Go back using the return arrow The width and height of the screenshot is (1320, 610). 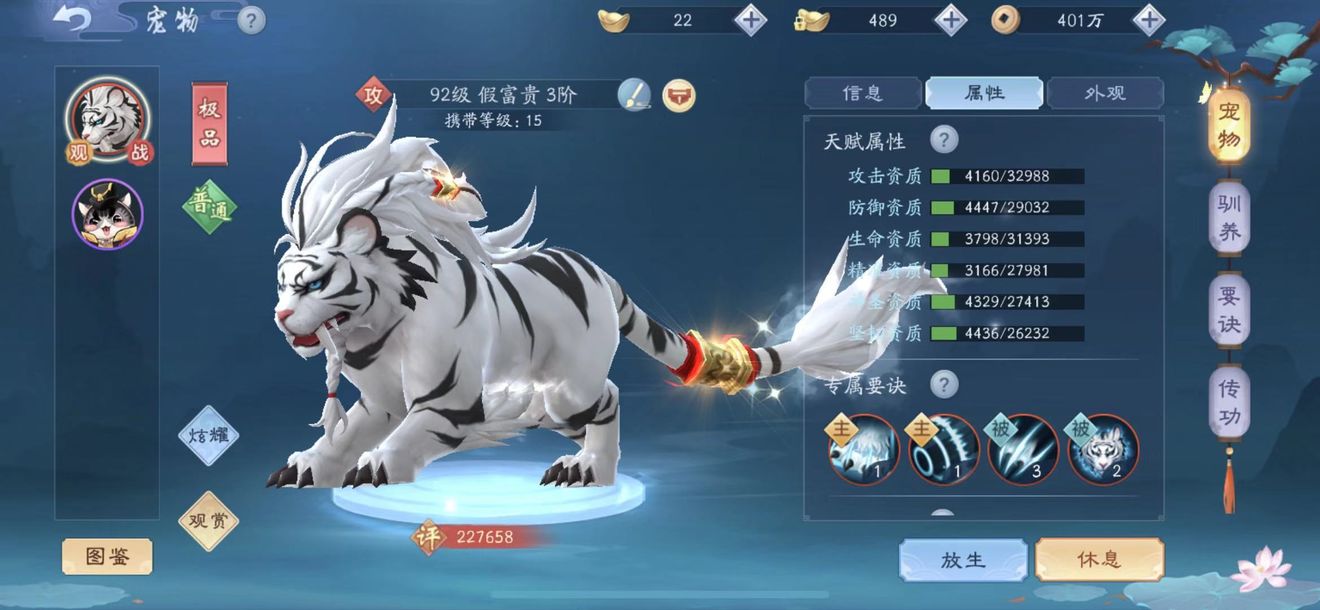tap(71, 19)
